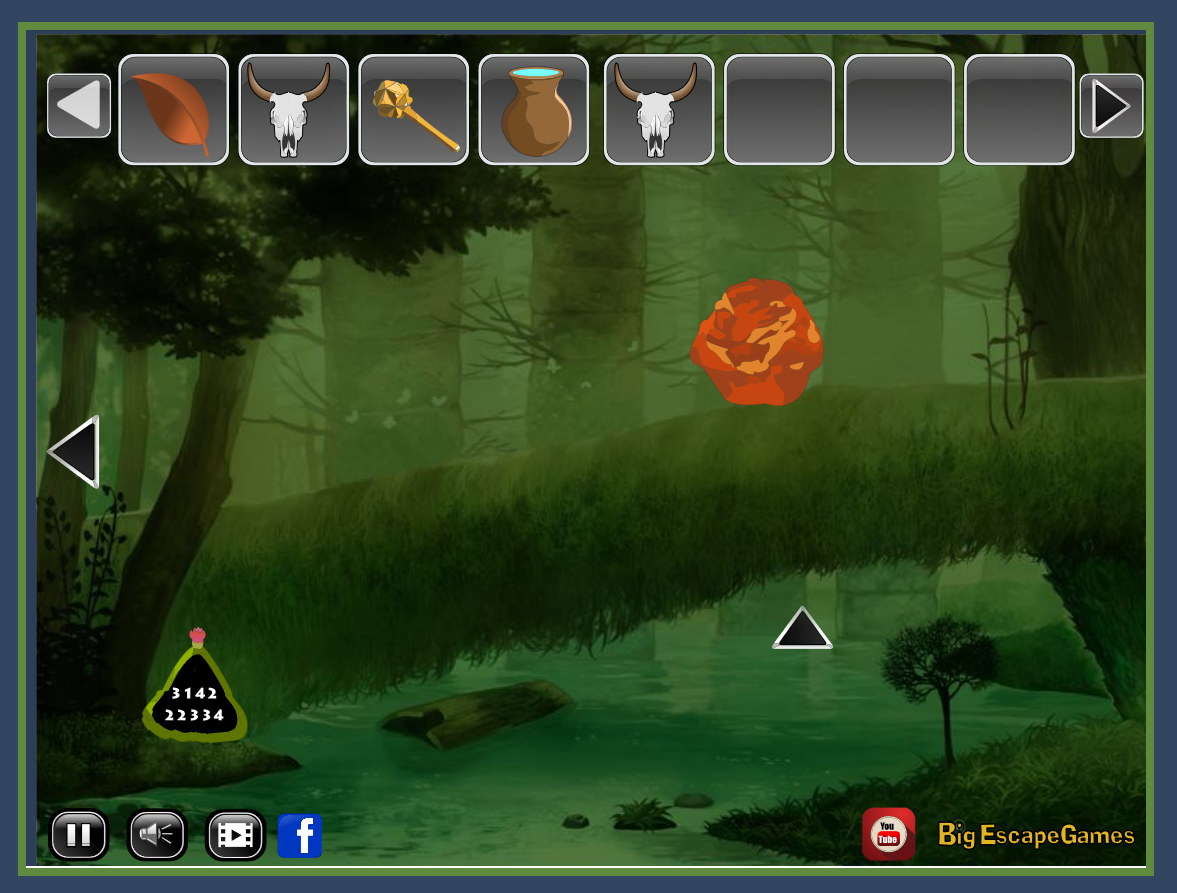
Task: Choose the clay pot of water
Action: (x=534, y=110)
